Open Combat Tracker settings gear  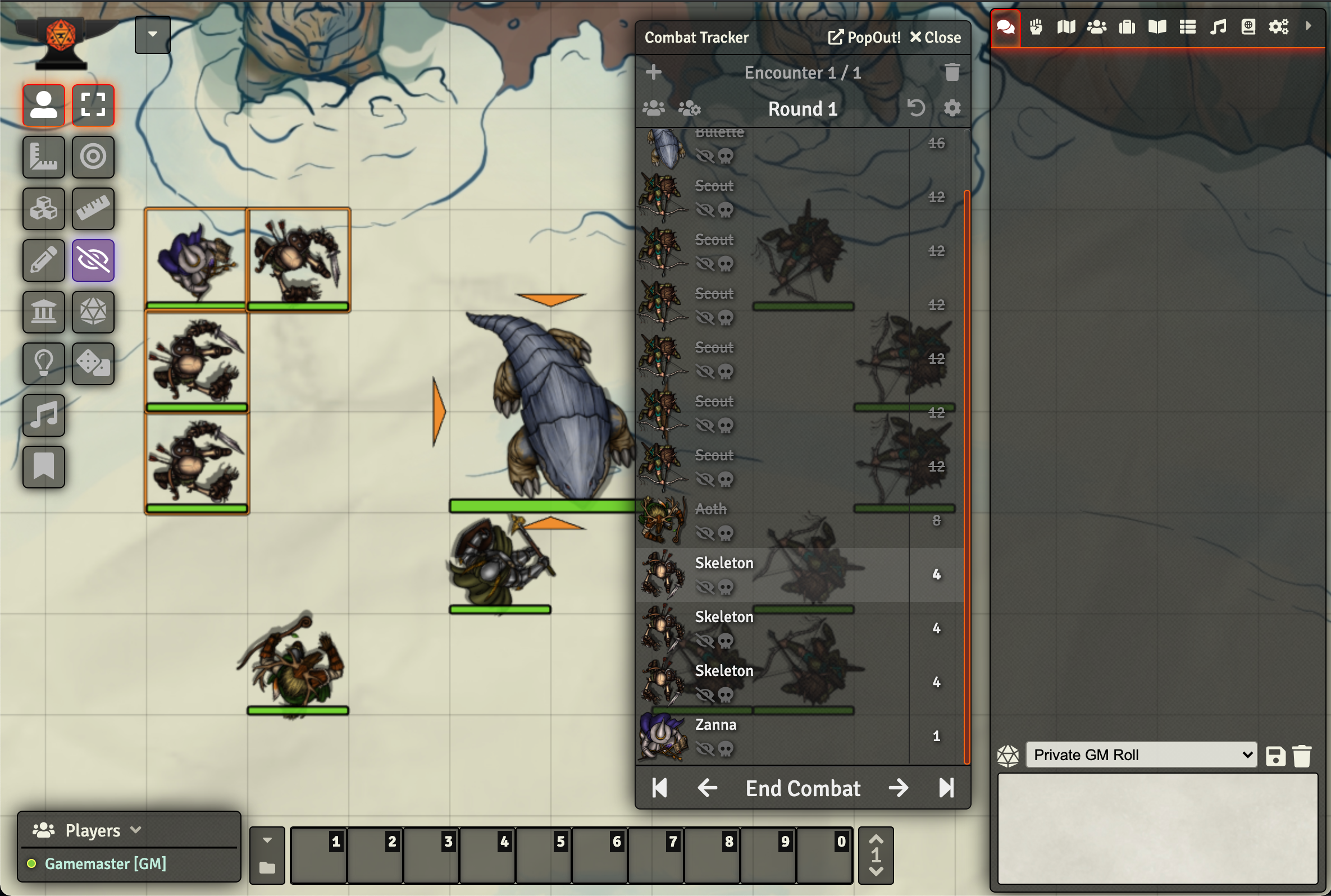(x=951, y=108)
